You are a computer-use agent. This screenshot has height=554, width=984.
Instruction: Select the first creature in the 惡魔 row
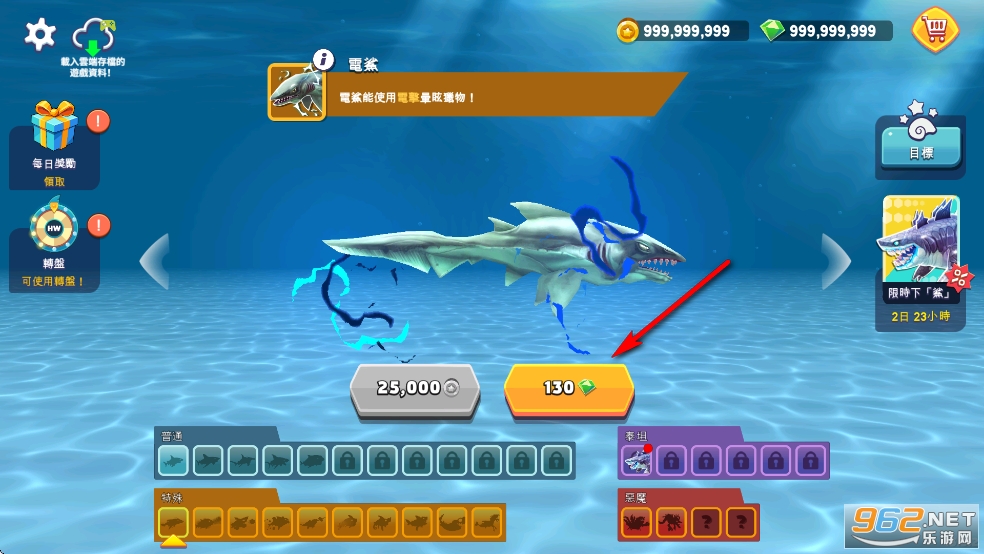click(x=637, y=521)
